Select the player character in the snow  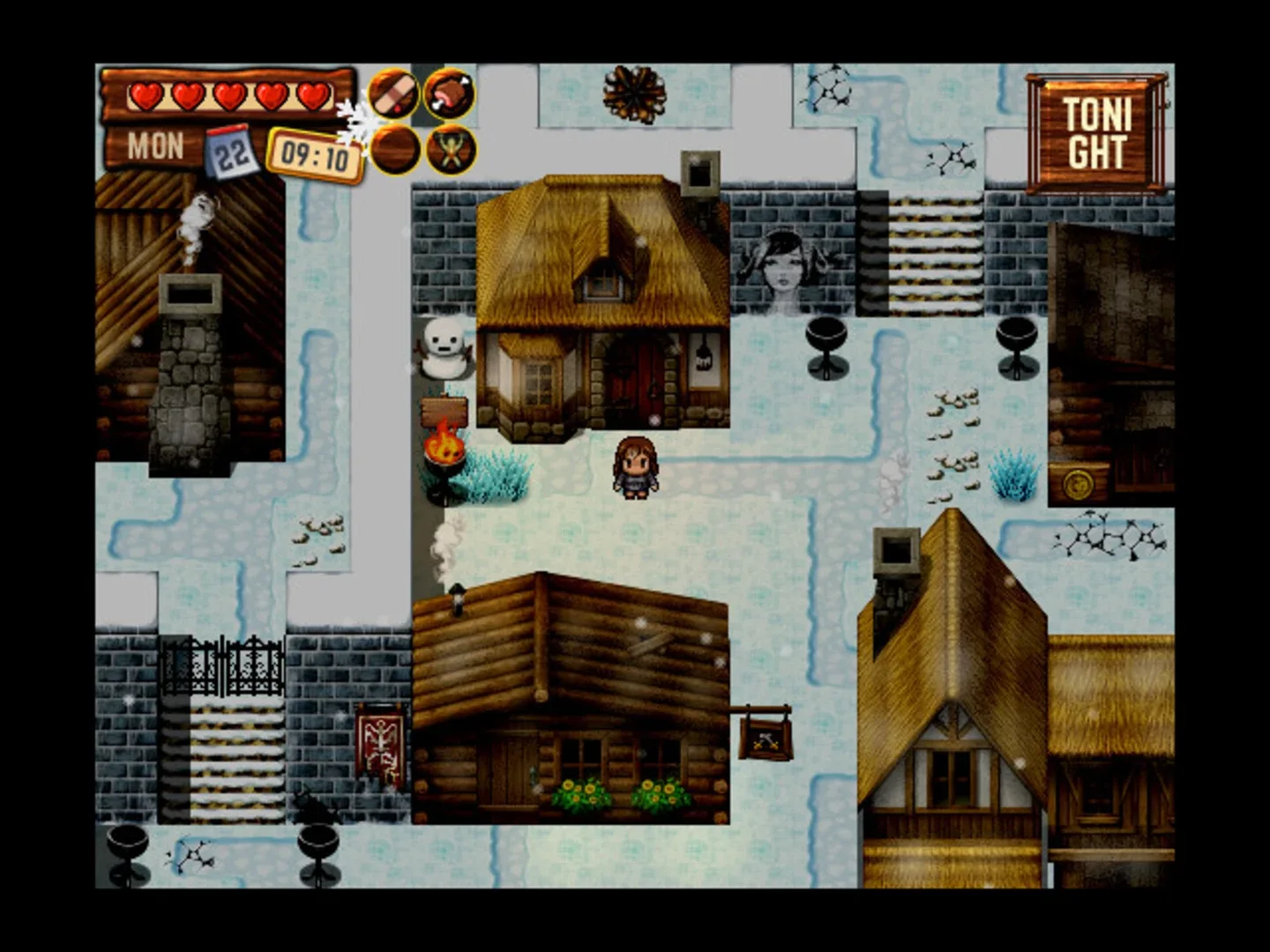[x=637, y=469]
